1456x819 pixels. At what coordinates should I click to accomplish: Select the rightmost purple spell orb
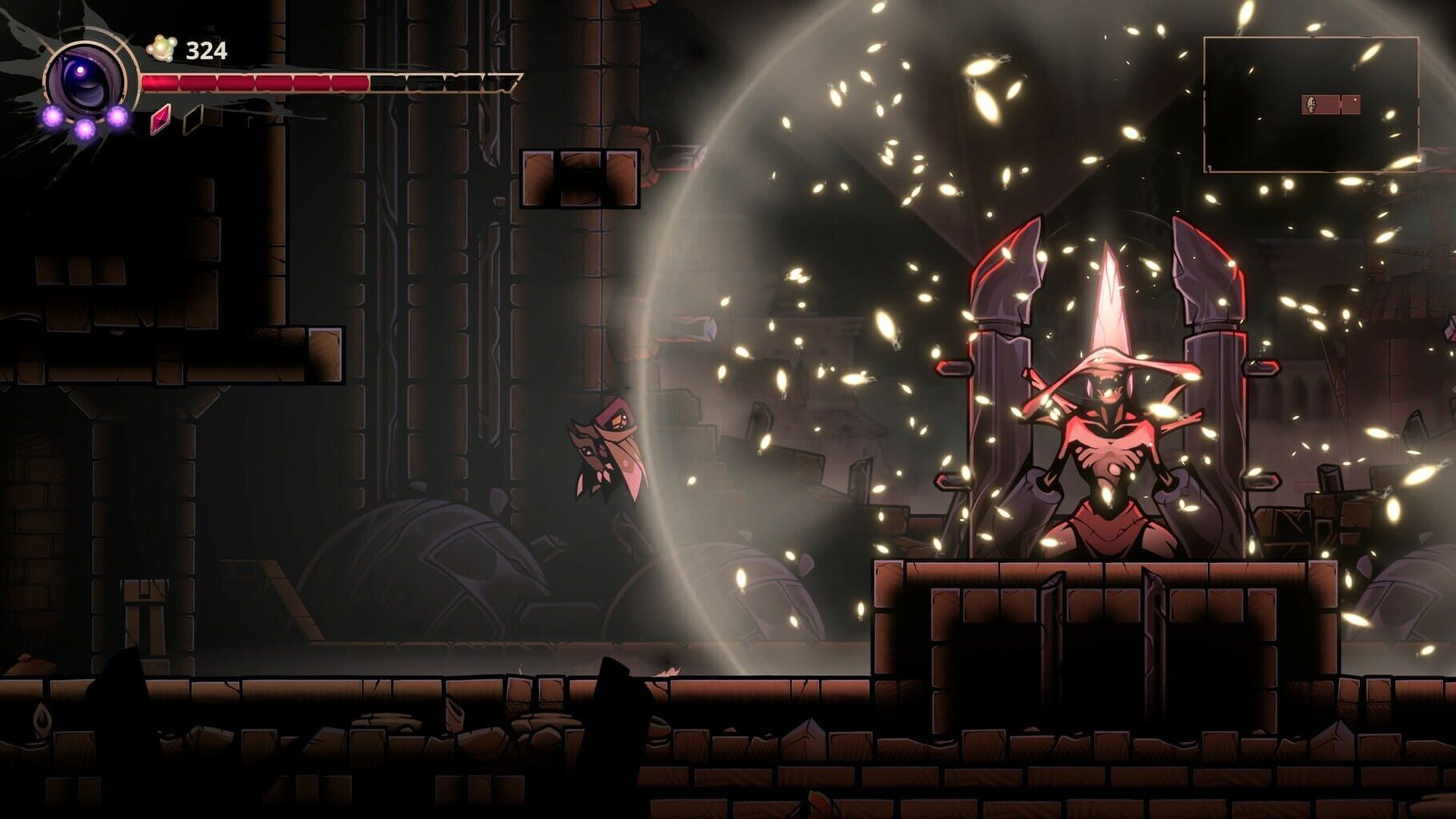(x=119, y=117)
